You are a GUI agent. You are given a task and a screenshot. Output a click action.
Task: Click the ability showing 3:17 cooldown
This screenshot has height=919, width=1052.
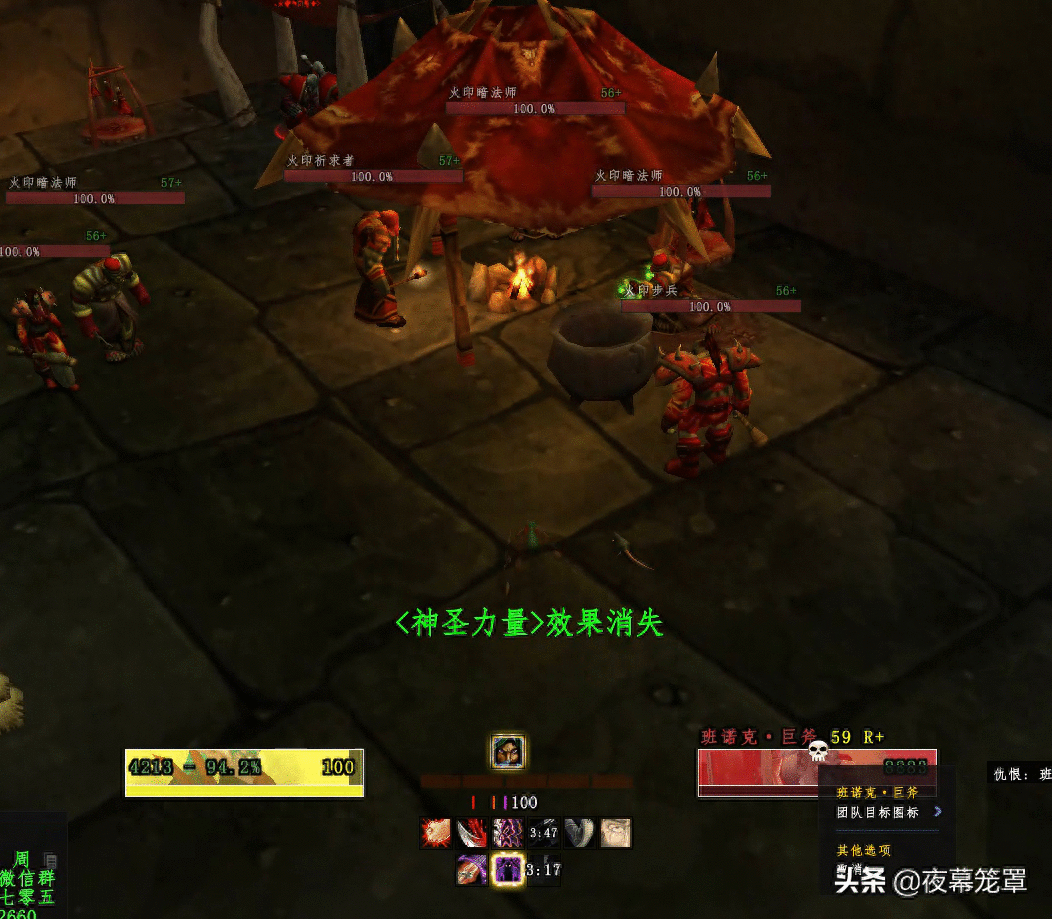pos(543,870)
